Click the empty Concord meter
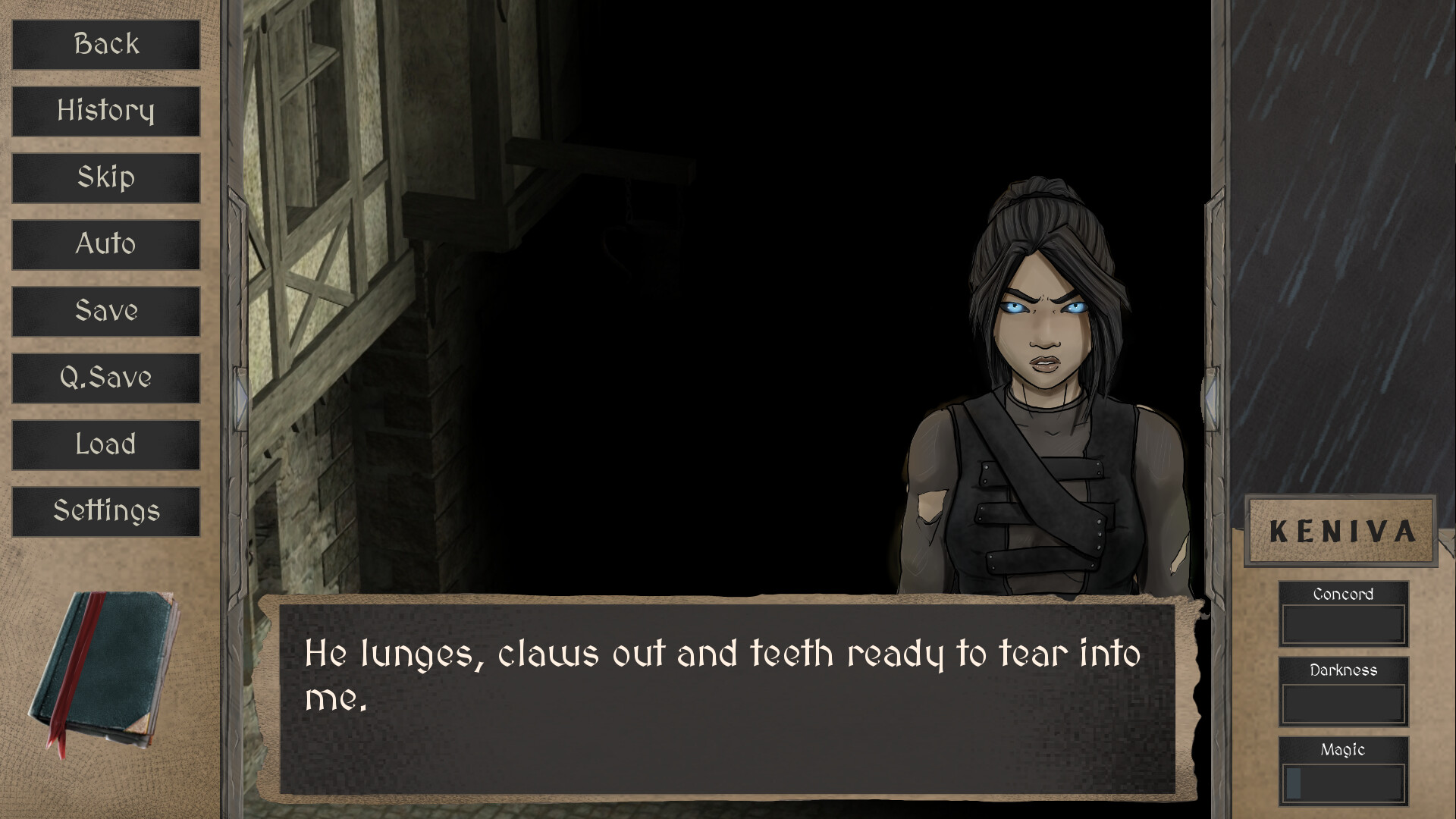This screenshot has width=1456, height=819. (x=1343, y=622)
